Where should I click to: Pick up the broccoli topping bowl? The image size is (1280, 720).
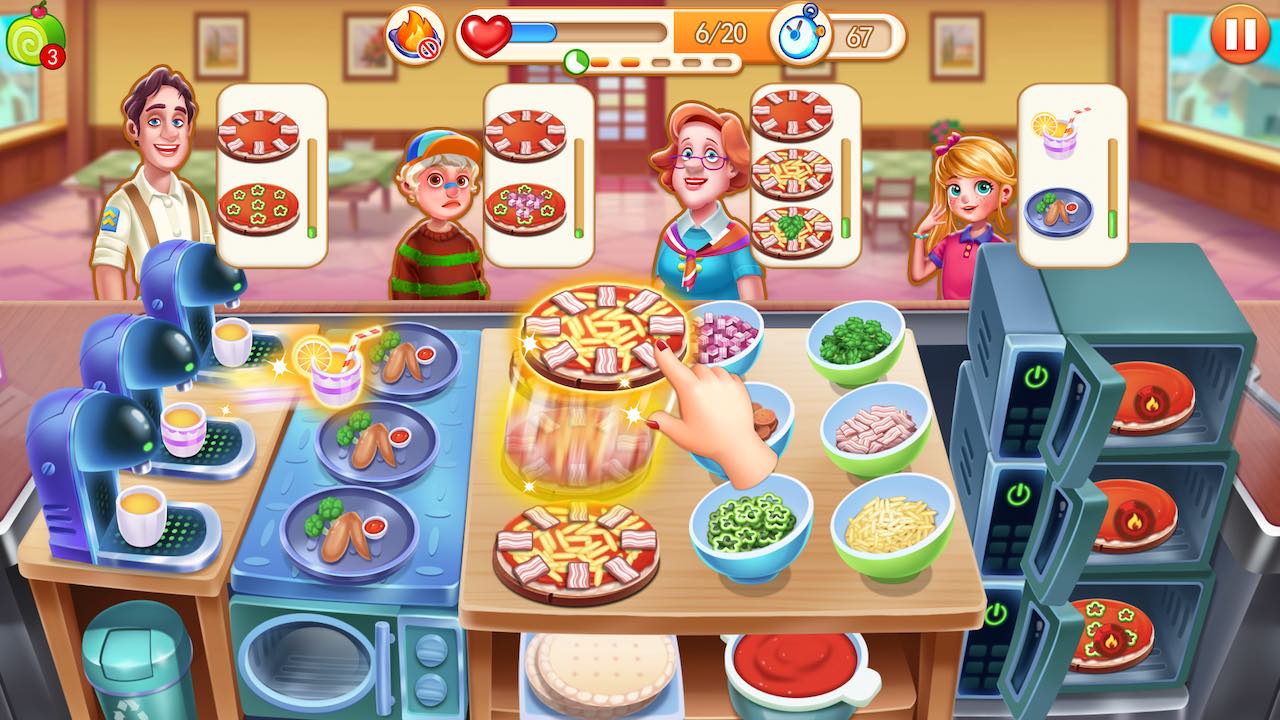pos(855,340)
